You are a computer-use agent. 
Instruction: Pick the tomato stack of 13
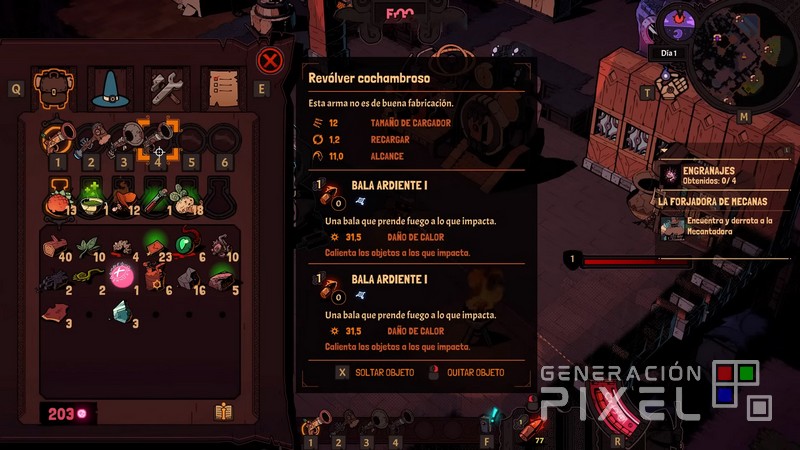57,201
